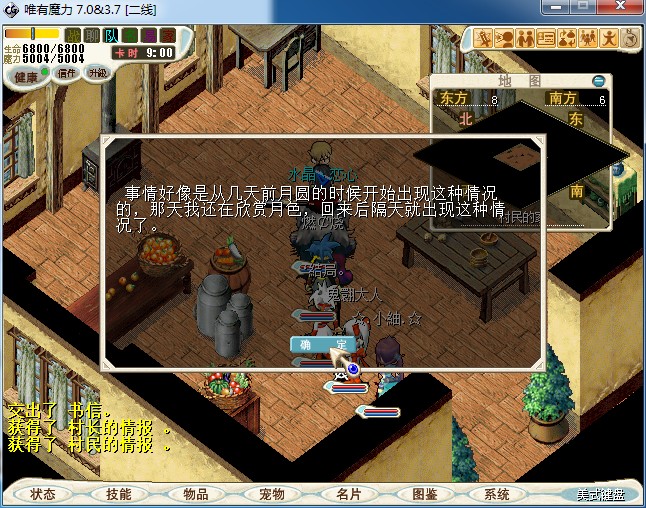Open the 宠物 pets menu

271,494
